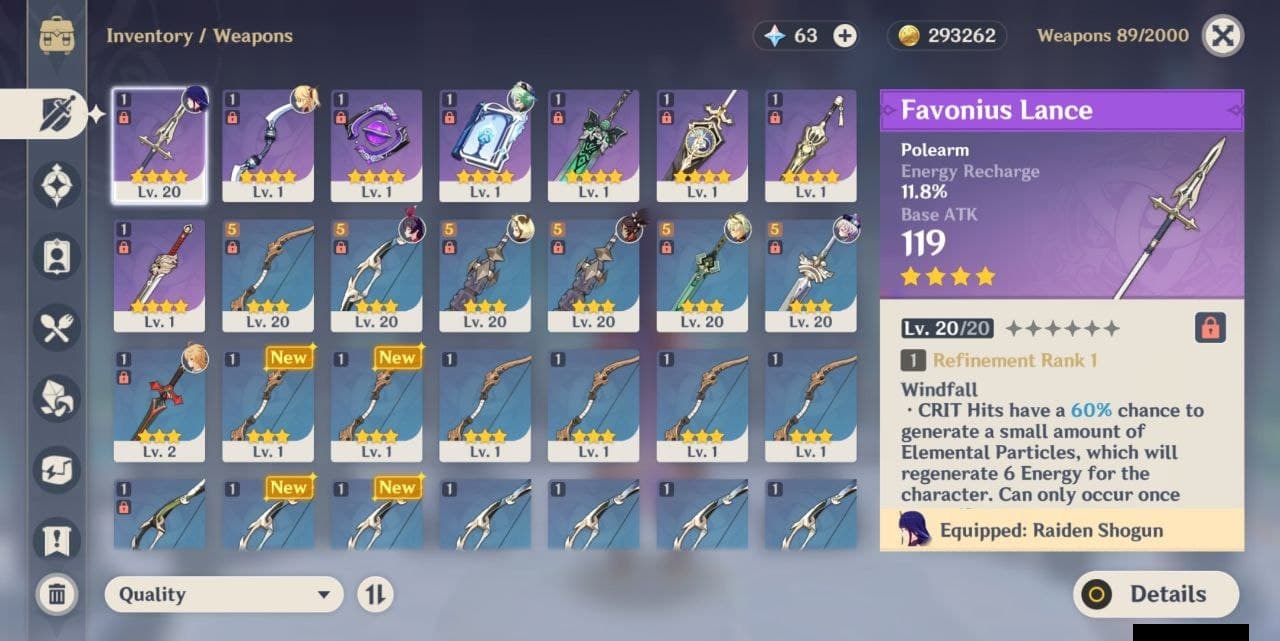
Task: Choose the blue book catalyst slot
Action: point(485,145)
